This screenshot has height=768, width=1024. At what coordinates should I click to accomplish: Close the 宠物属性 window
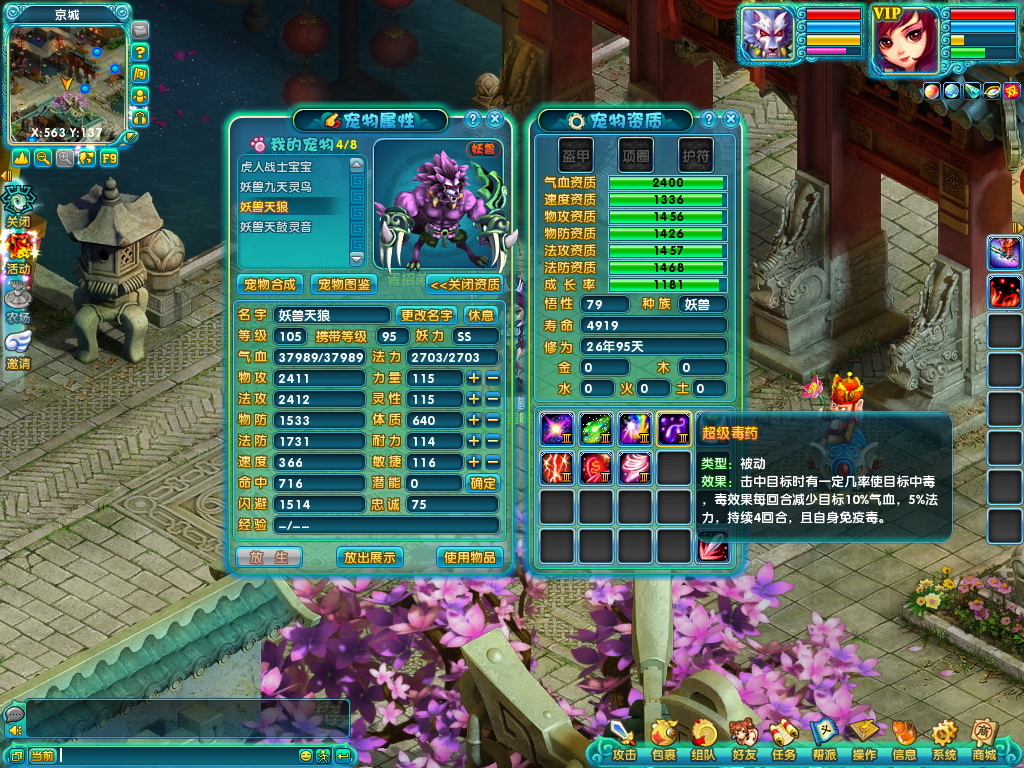(x=494, y=119)
